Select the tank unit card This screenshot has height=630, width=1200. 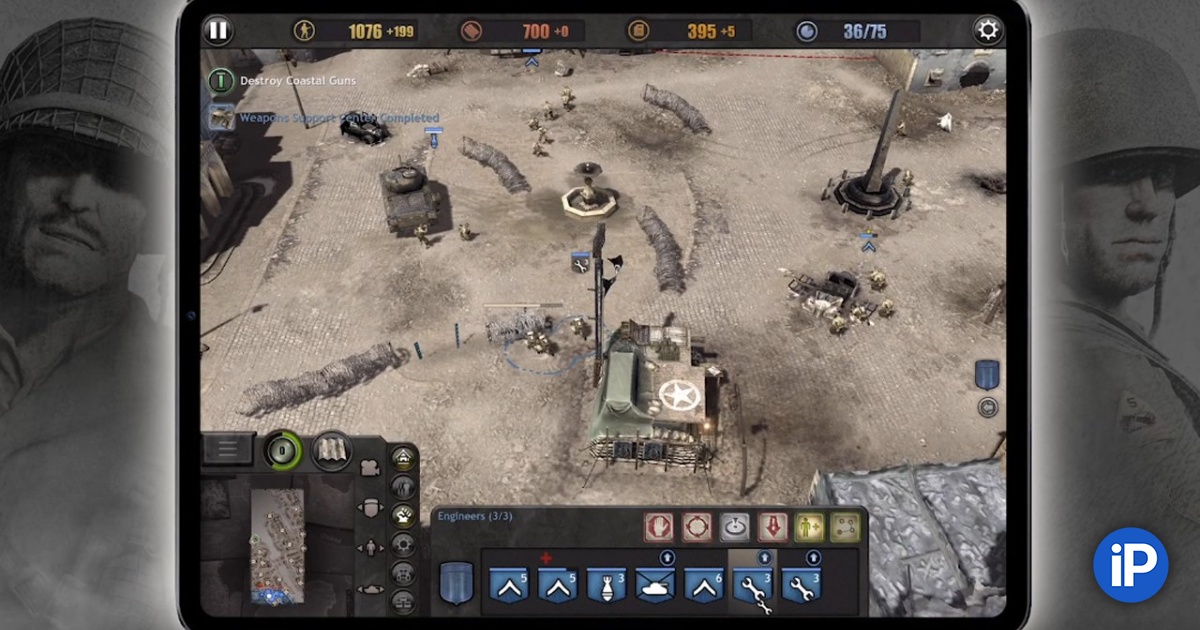[655, 584]
